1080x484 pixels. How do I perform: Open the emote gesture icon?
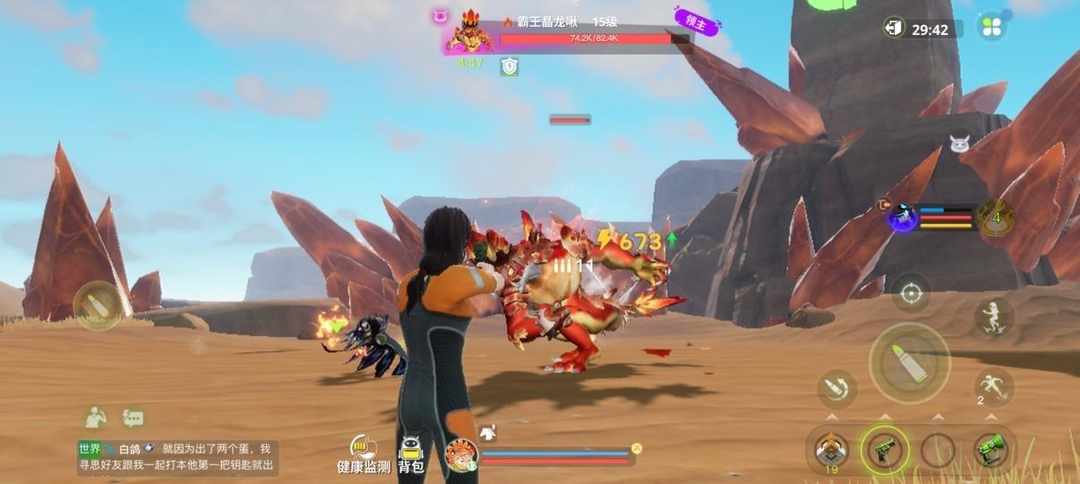(95, 418)
